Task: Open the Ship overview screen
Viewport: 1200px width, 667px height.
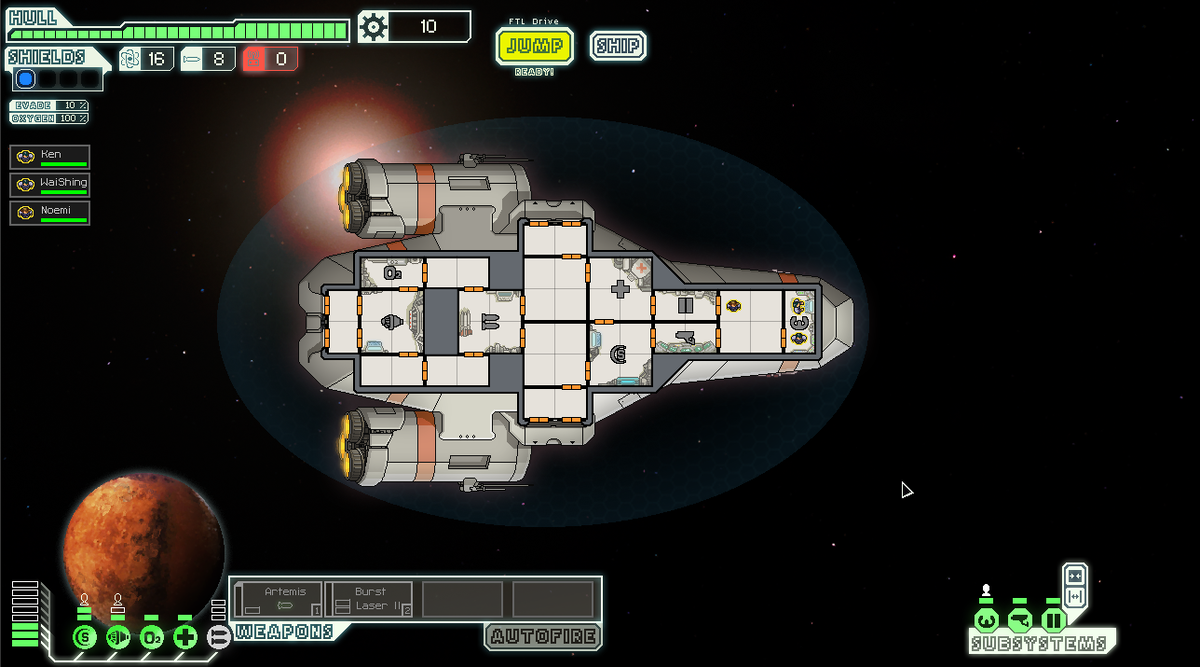Action: click(617, 46)
